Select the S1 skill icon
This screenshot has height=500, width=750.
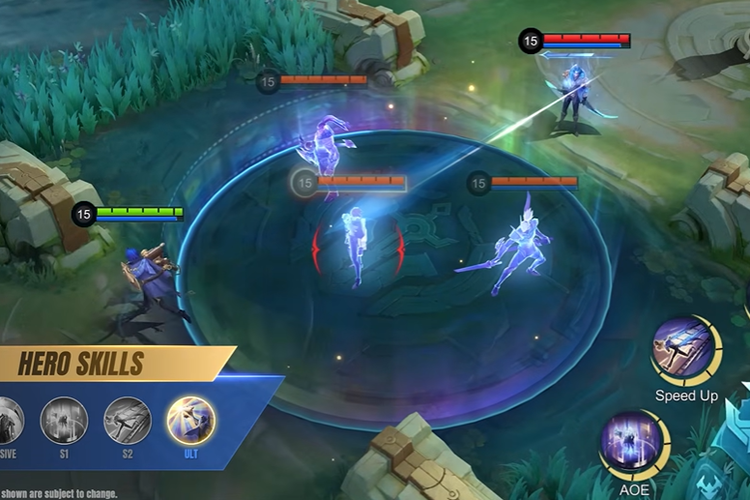pos(64,420)
